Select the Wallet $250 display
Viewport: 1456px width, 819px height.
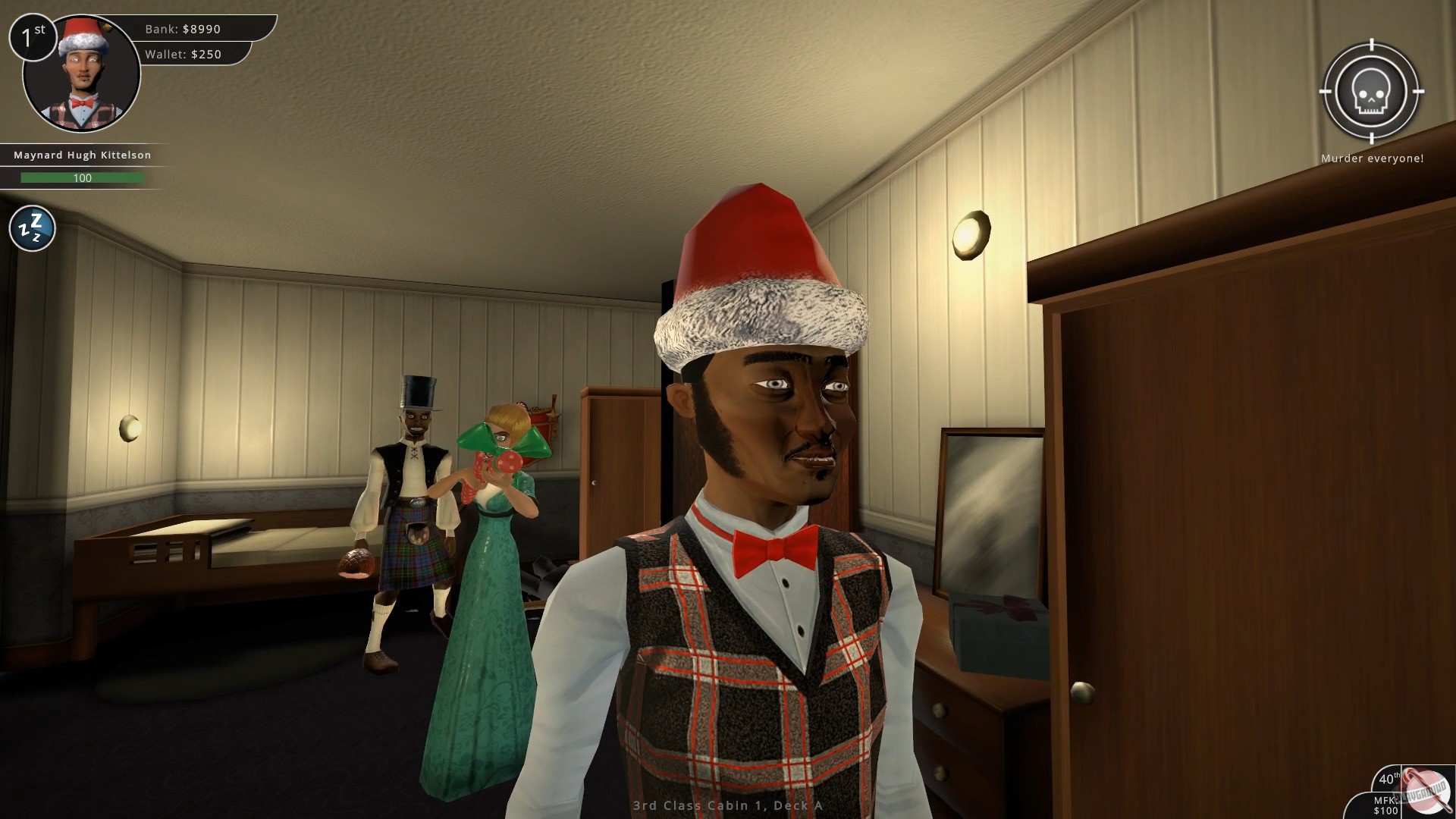coord(182,54)
